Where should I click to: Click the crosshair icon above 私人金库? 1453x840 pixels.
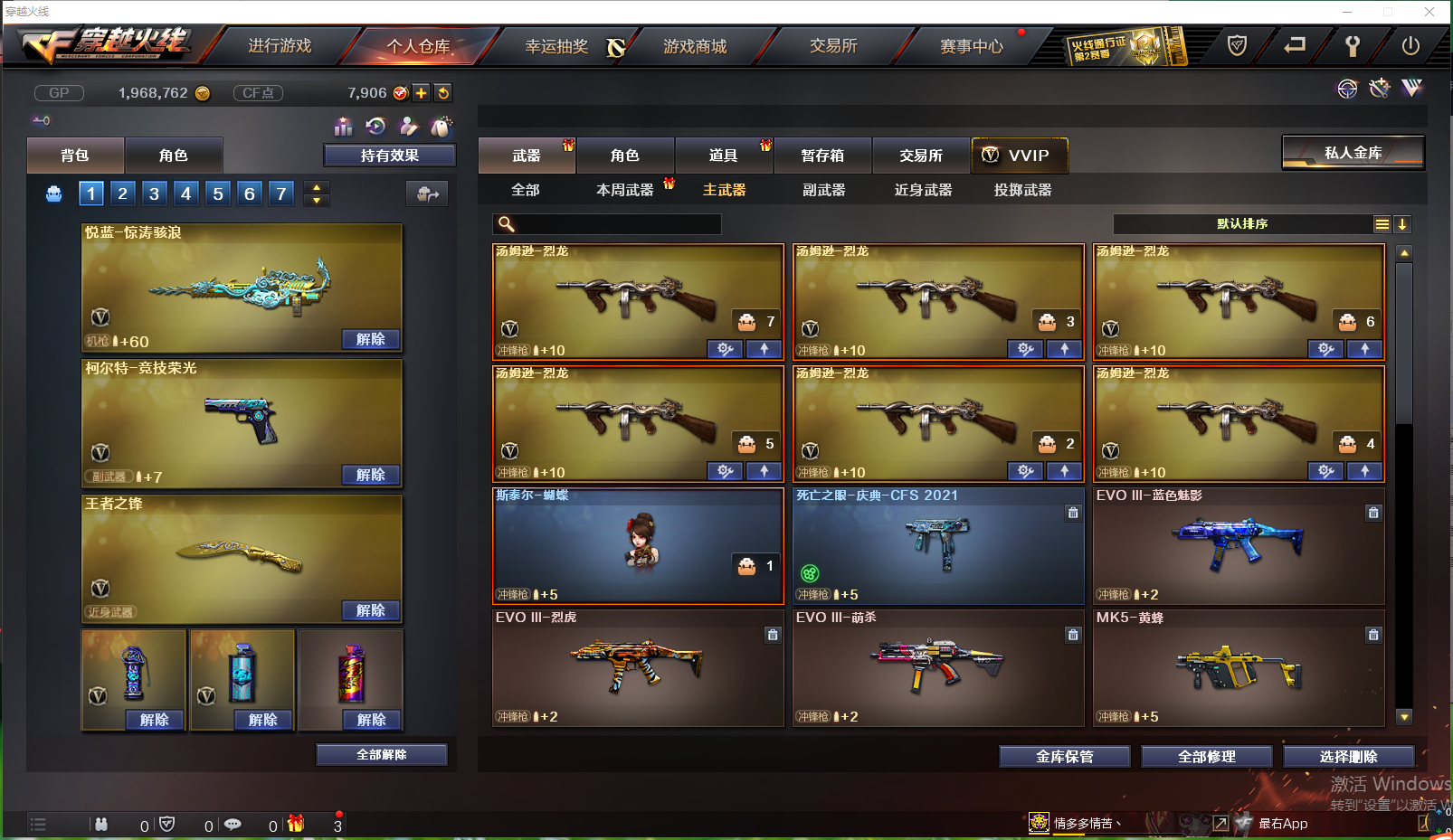click(1347, 88)
